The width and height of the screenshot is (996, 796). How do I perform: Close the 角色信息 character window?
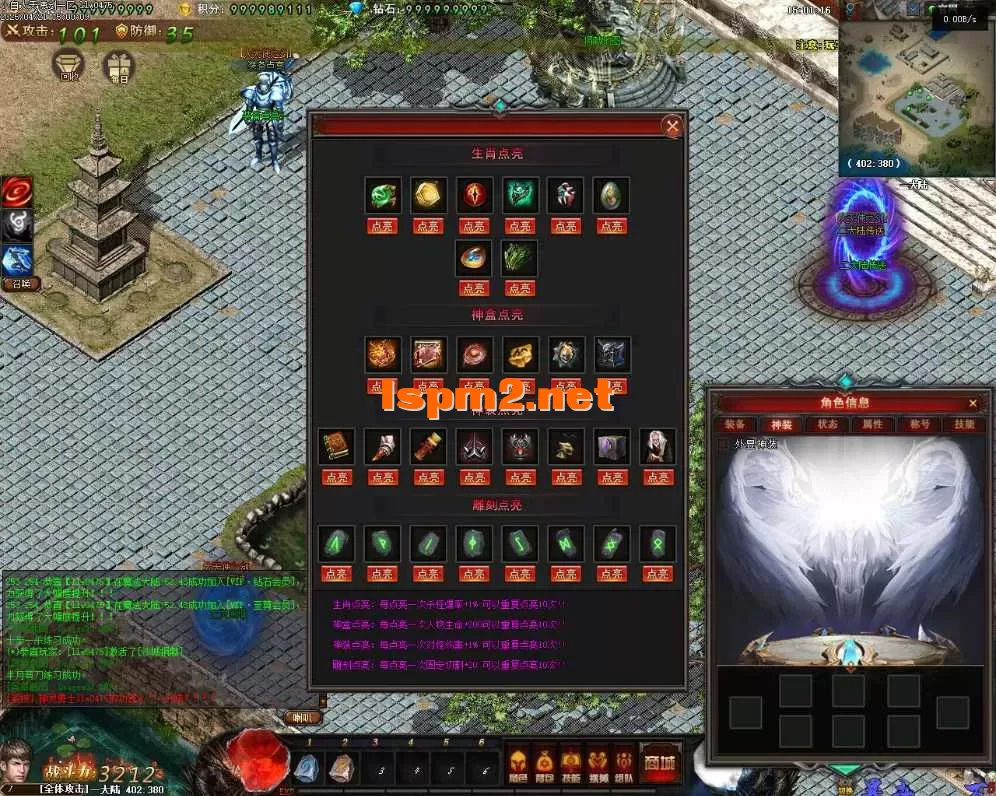click(972, 403)
